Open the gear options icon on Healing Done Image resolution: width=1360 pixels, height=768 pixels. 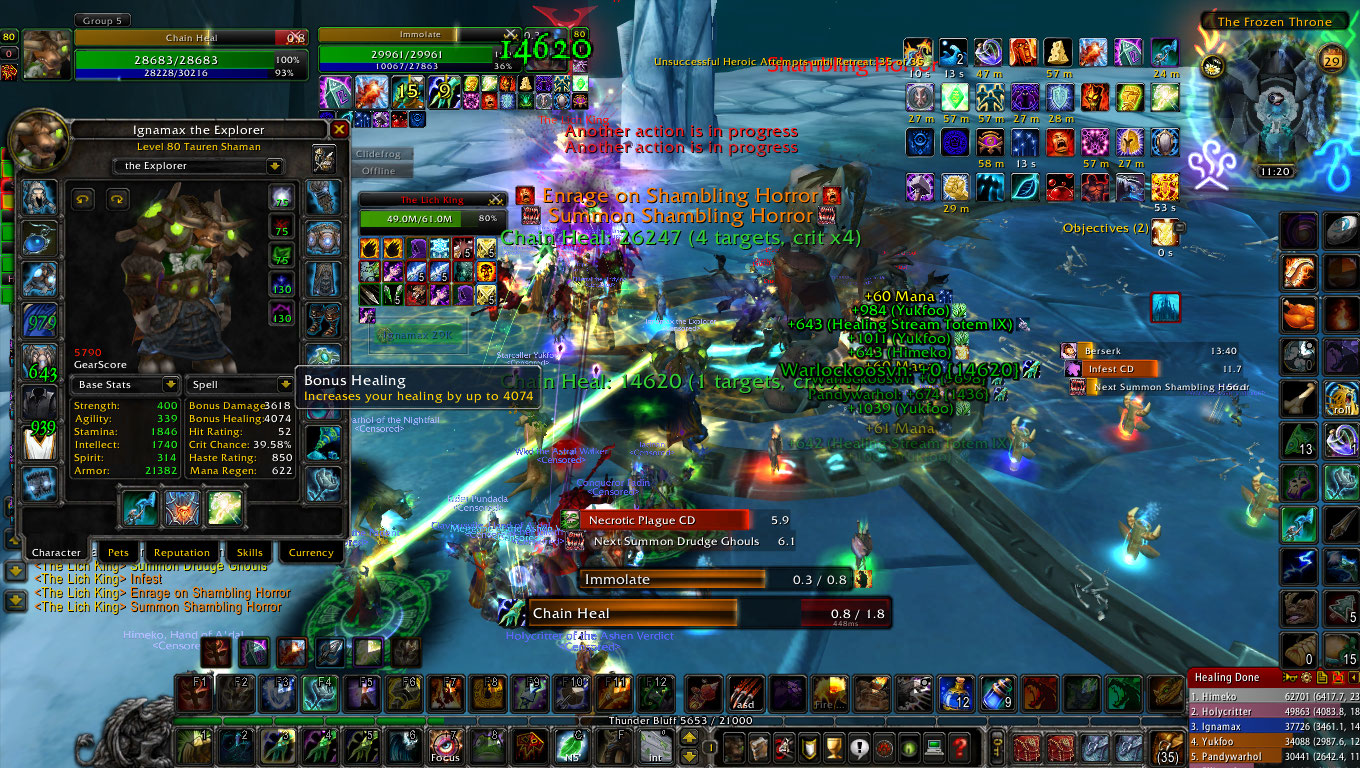[1307, 677]
